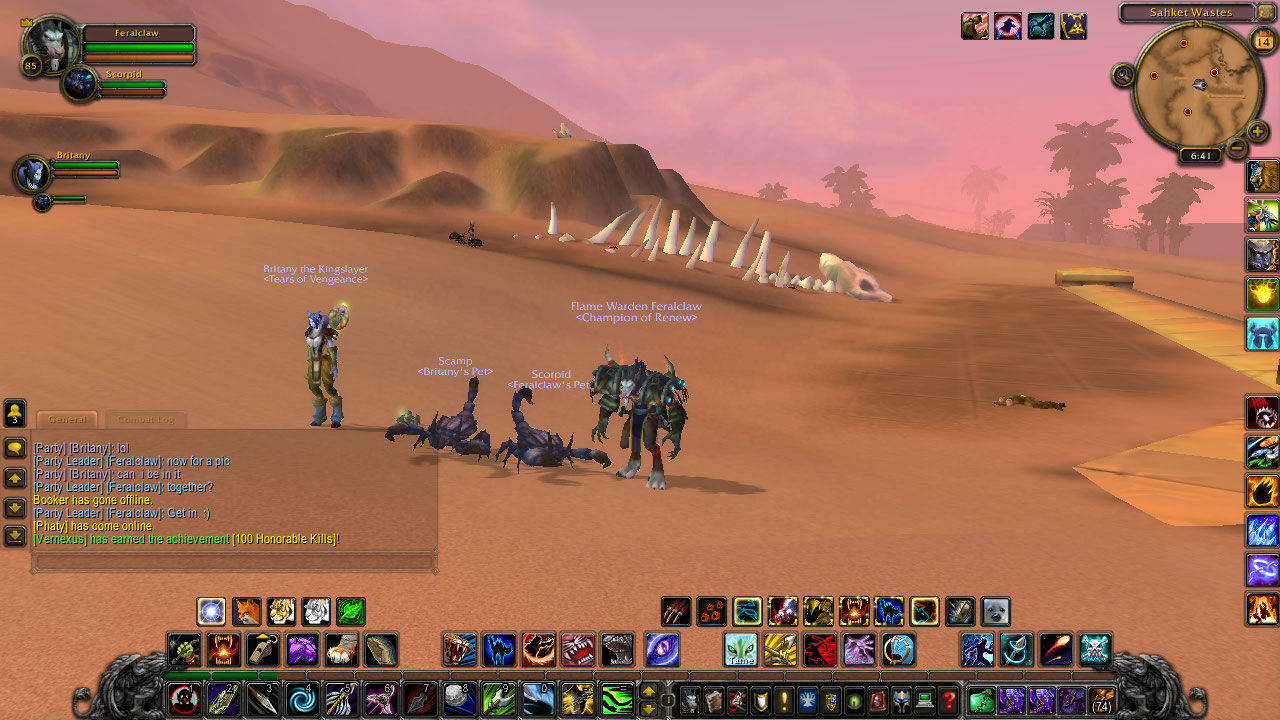
Task: Click the 6:41 clock under the minimap
Action: pos(1200,153)
